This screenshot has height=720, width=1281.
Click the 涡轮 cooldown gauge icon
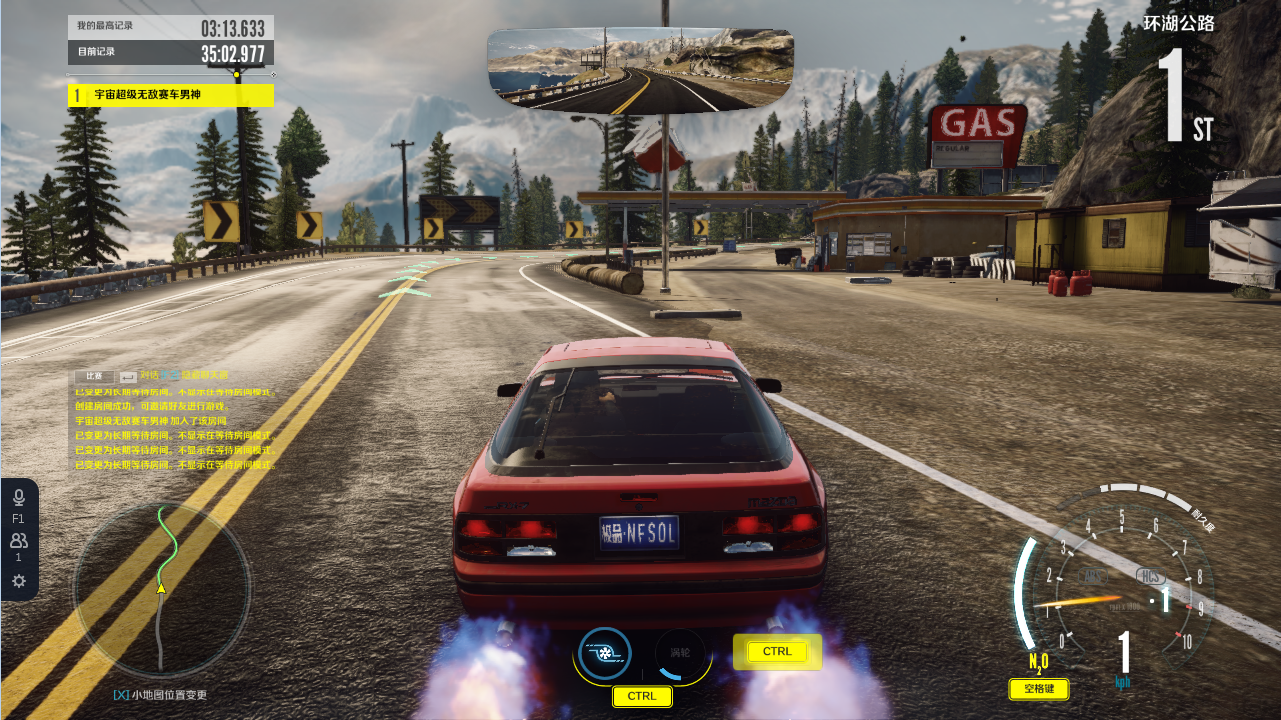coord(680,653)
